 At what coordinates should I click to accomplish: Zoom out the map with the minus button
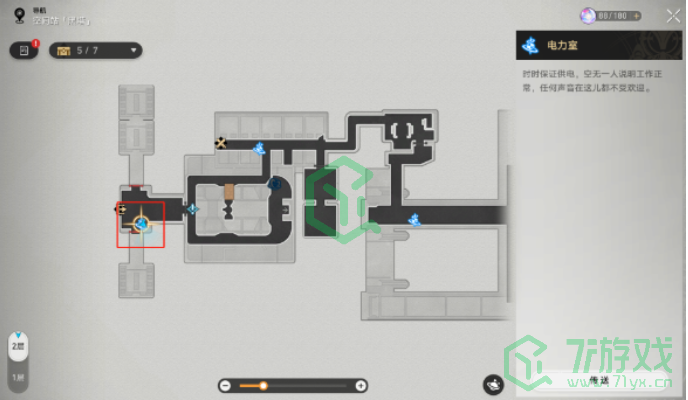[x=225, y=385]
